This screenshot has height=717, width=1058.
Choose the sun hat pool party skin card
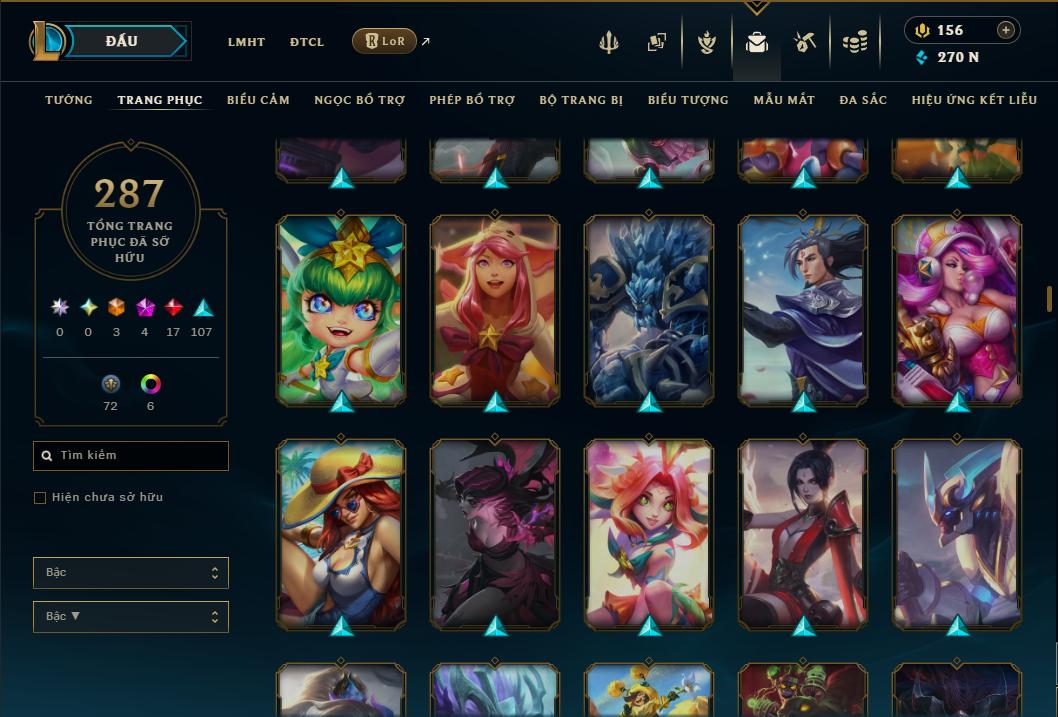(341, 534)
